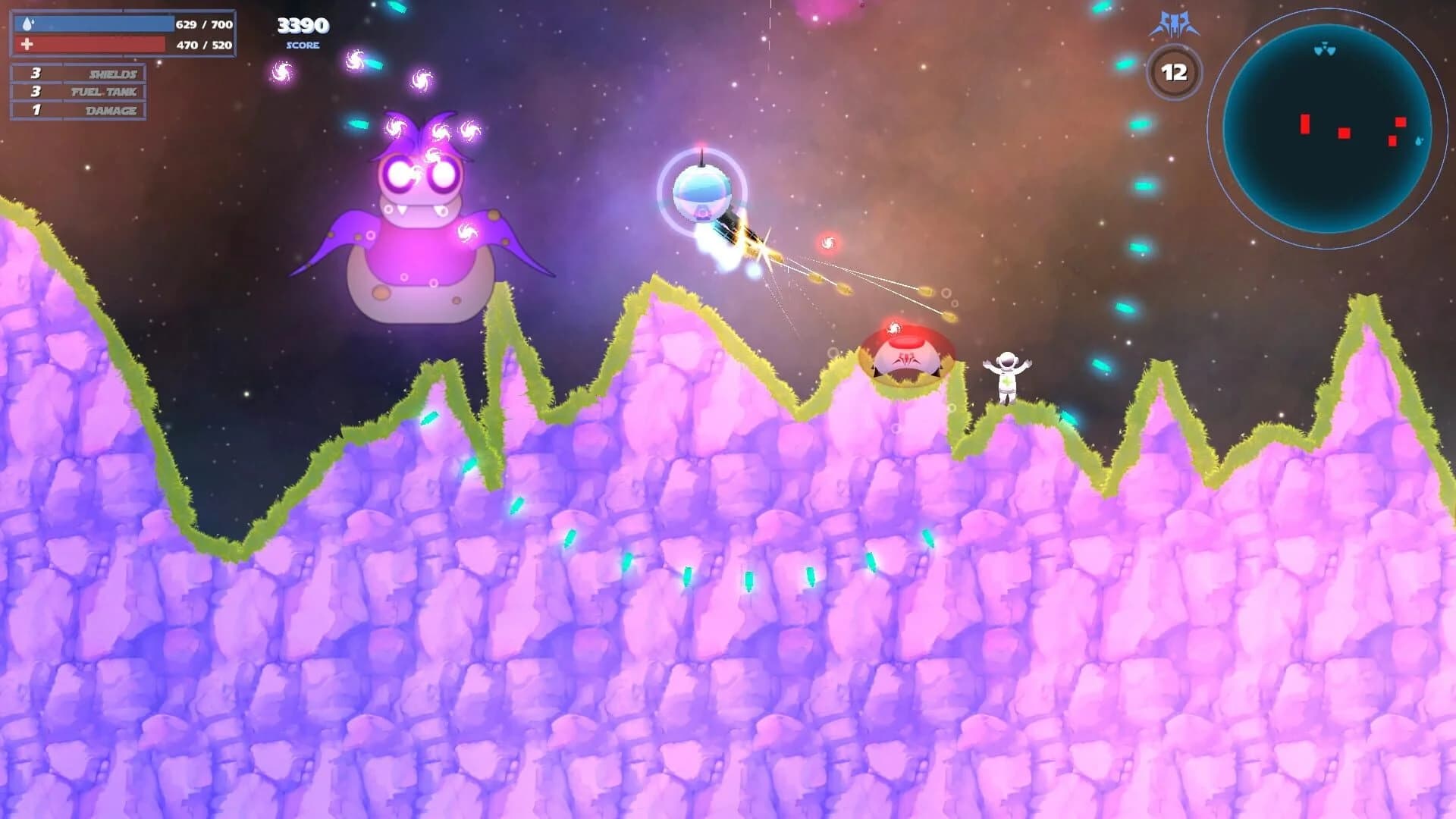1456x819 pixels.
Task: Select the blue alien ship icon above the wave counter
Action: (x=1174, y=23)
